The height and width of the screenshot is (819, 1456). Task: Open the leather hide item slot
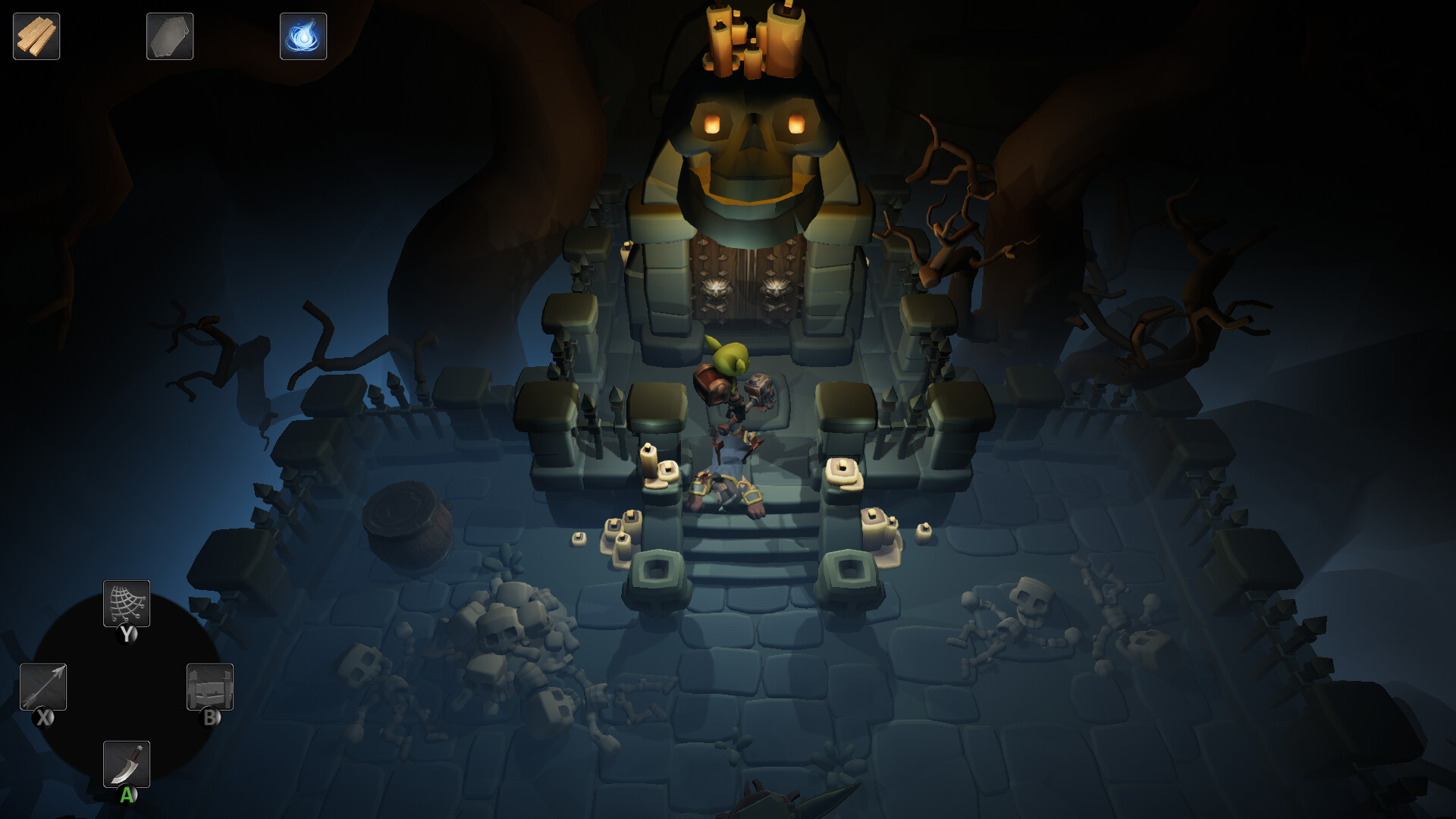click(x=170, y=36)
